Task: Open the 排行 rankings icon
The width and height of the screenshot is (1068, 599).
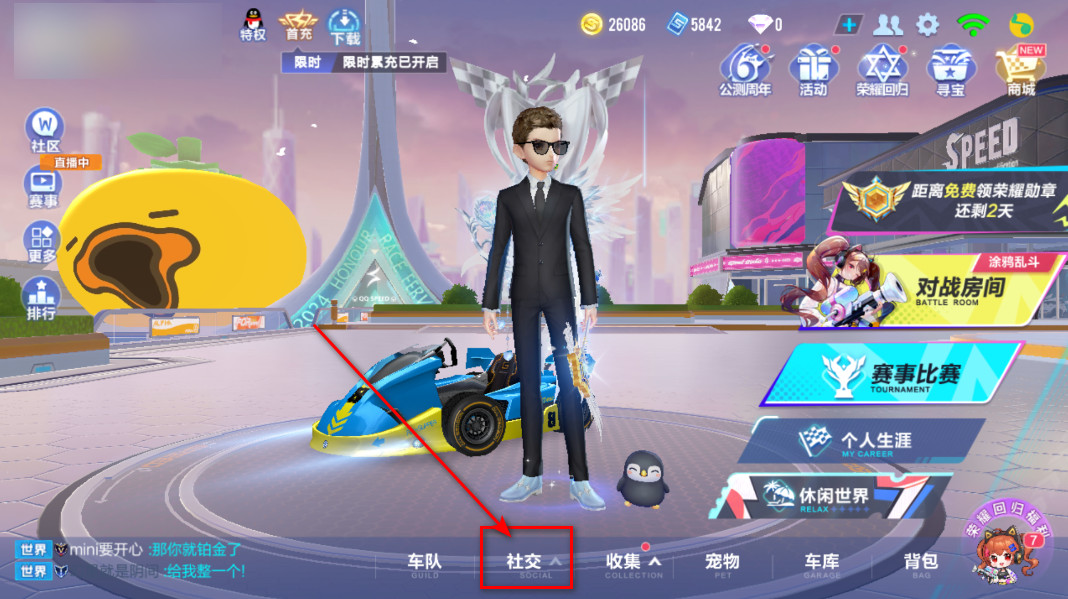Action: [43, 298]
